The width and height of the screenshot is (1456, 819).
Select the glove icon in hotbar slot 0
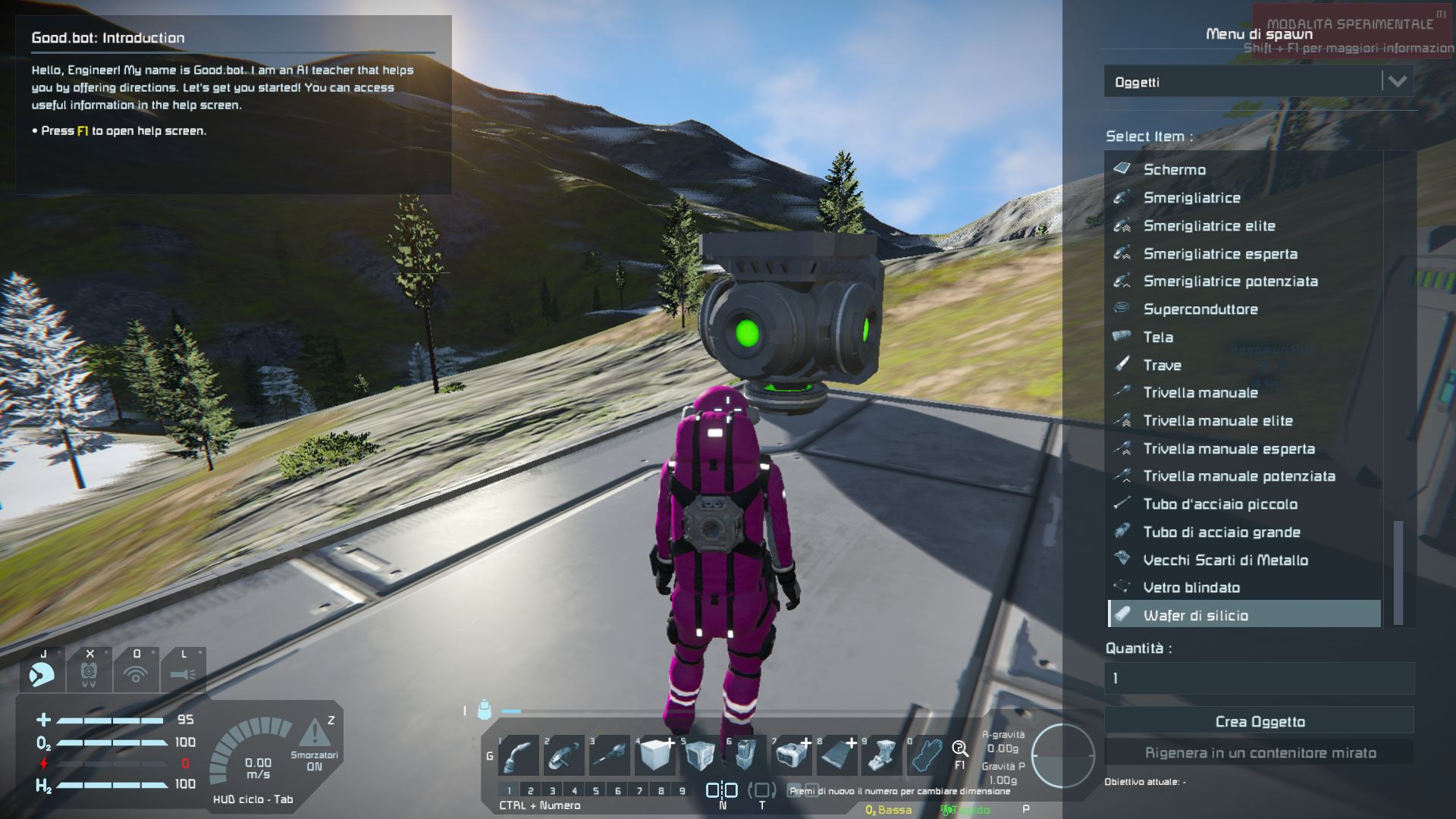coord(927,755)
